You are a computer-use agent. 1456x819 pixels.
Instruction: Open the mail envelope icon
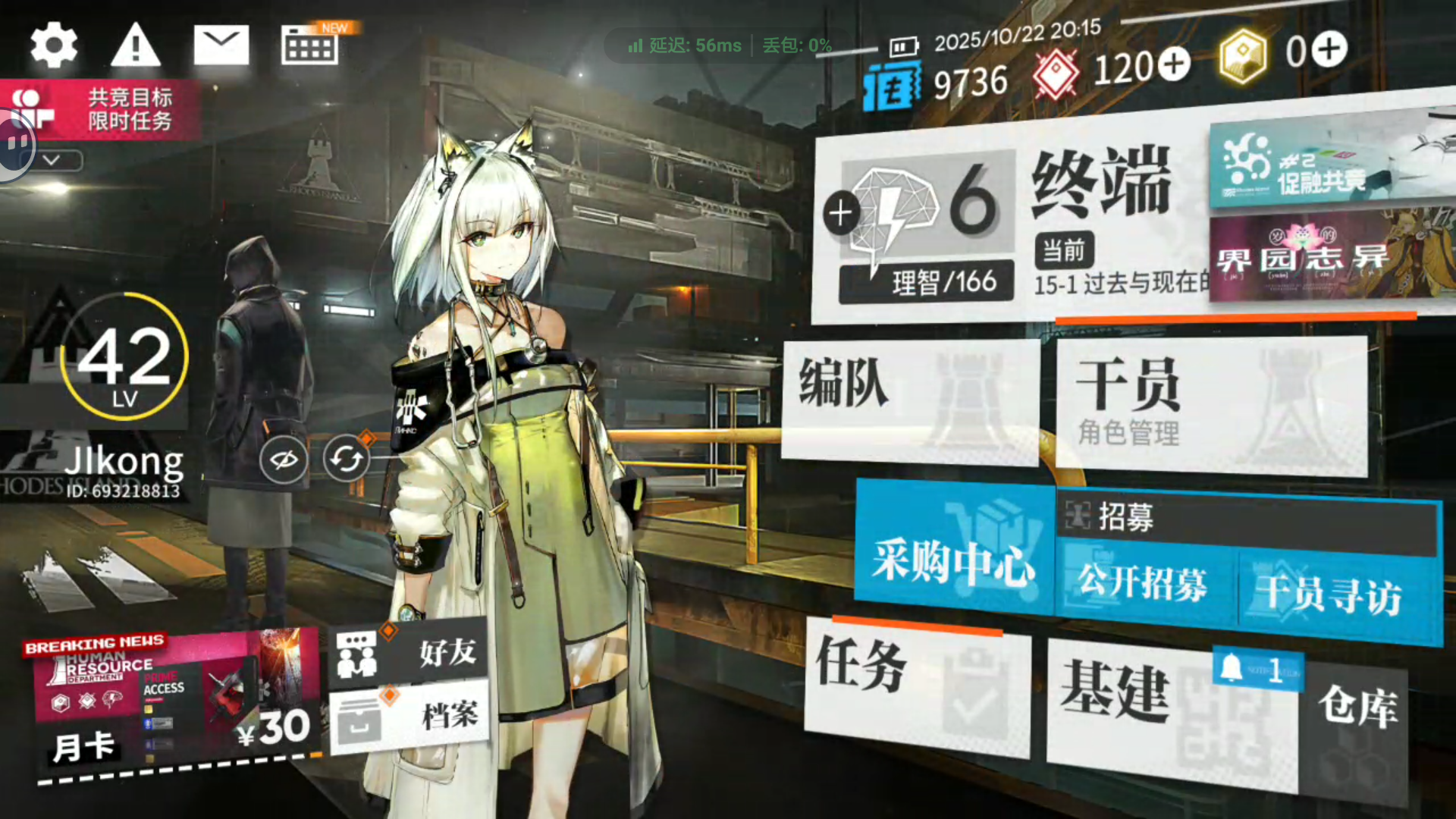tap(223, 45)
